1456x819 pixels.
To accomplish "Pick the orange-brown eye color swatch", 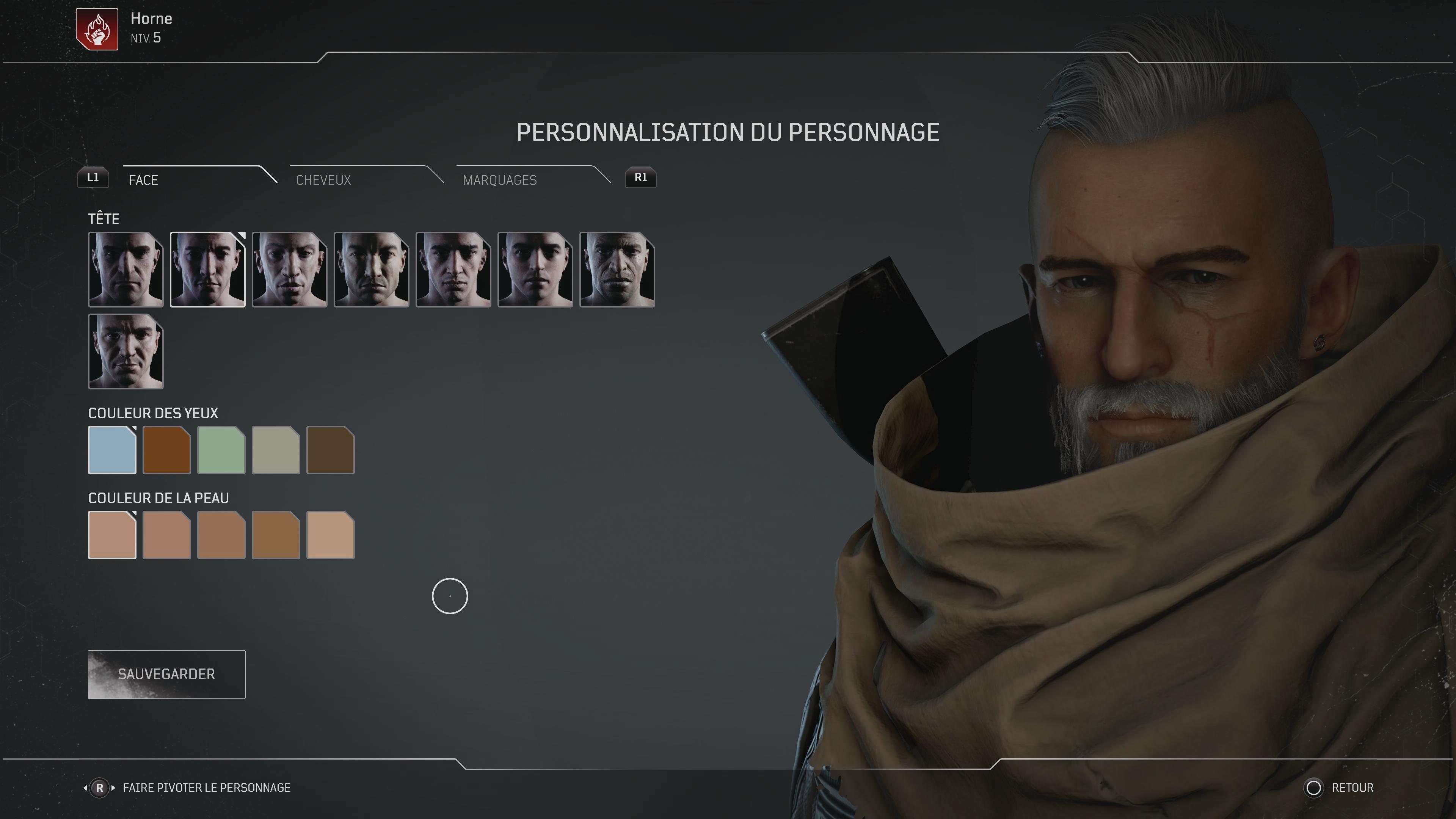I will 167,450.
